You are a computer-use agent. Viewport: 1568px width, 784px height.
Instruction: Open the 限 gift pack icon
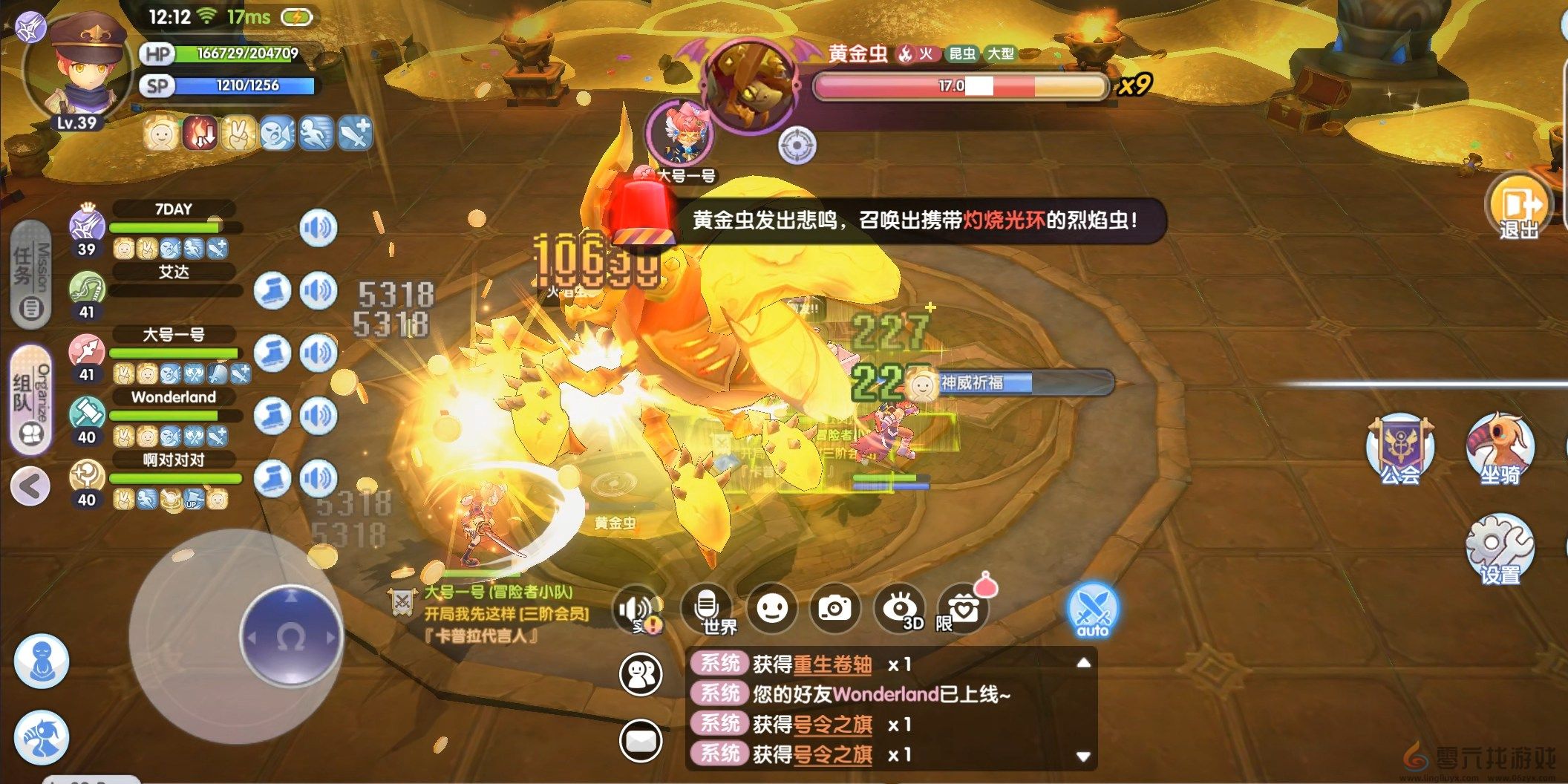click(x=963, y=609)
